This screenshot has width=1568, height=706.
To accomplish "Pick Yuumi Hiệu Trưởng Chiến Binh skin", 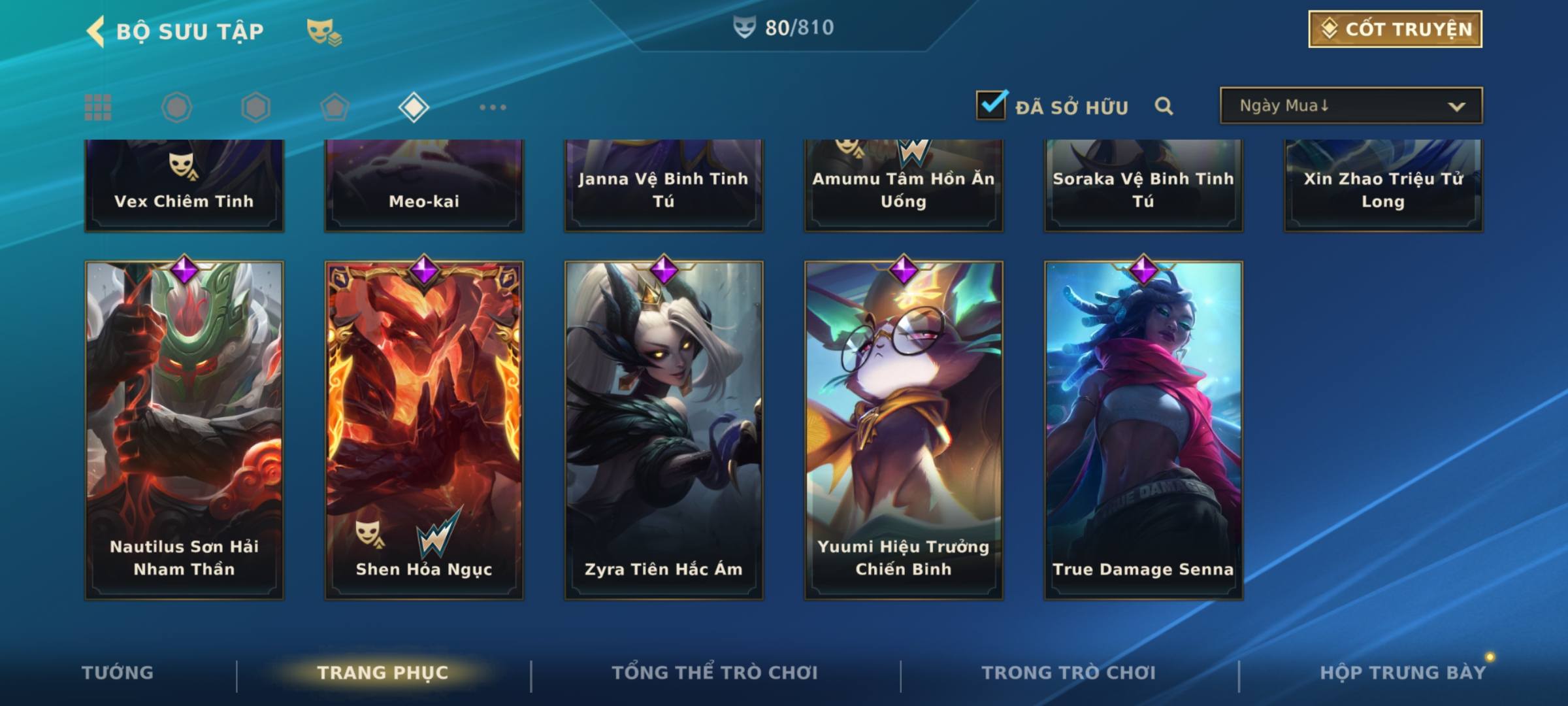I will 904,430.
